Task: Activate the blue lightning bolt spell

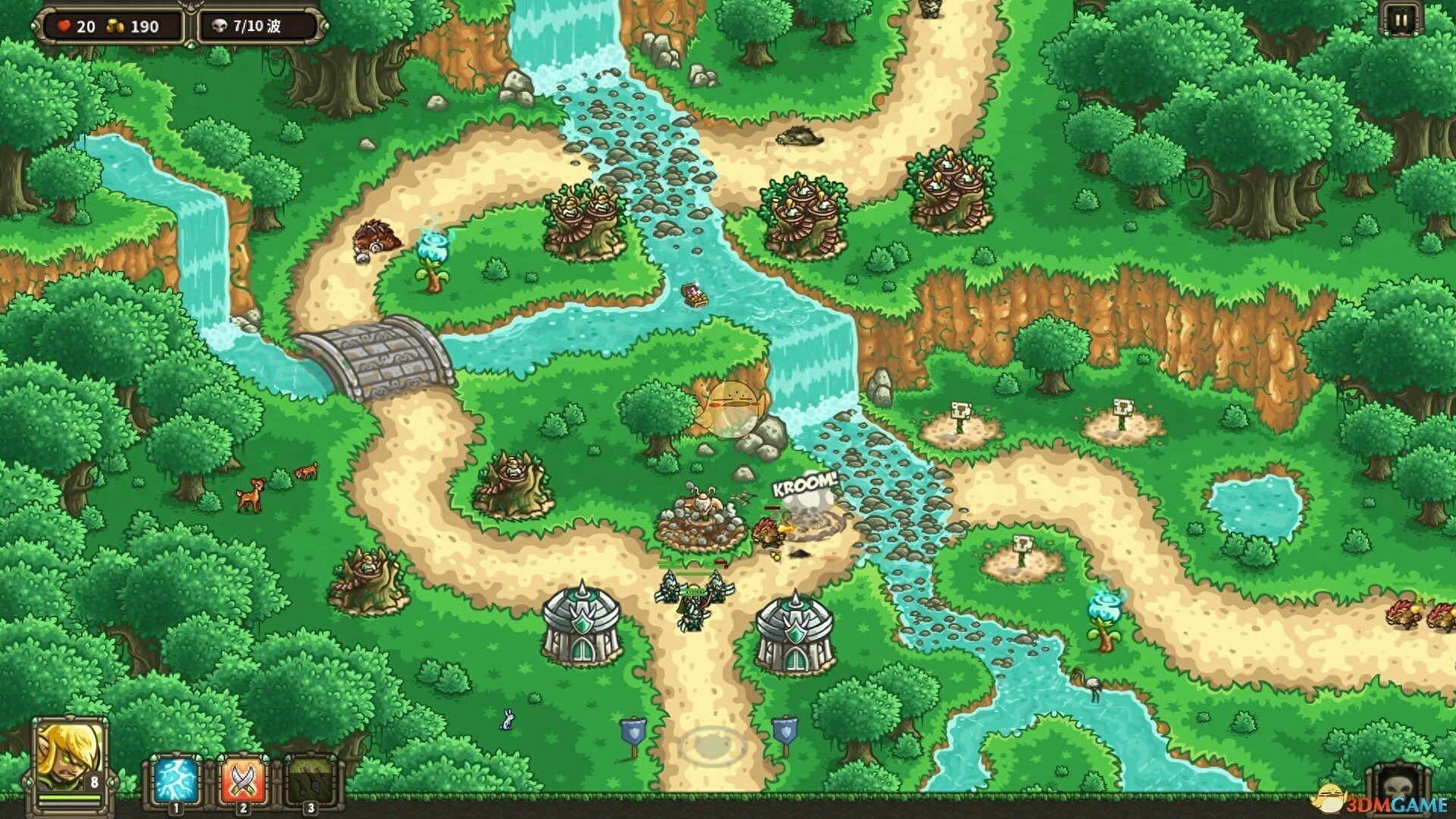Action: click(x=177, y=780)
